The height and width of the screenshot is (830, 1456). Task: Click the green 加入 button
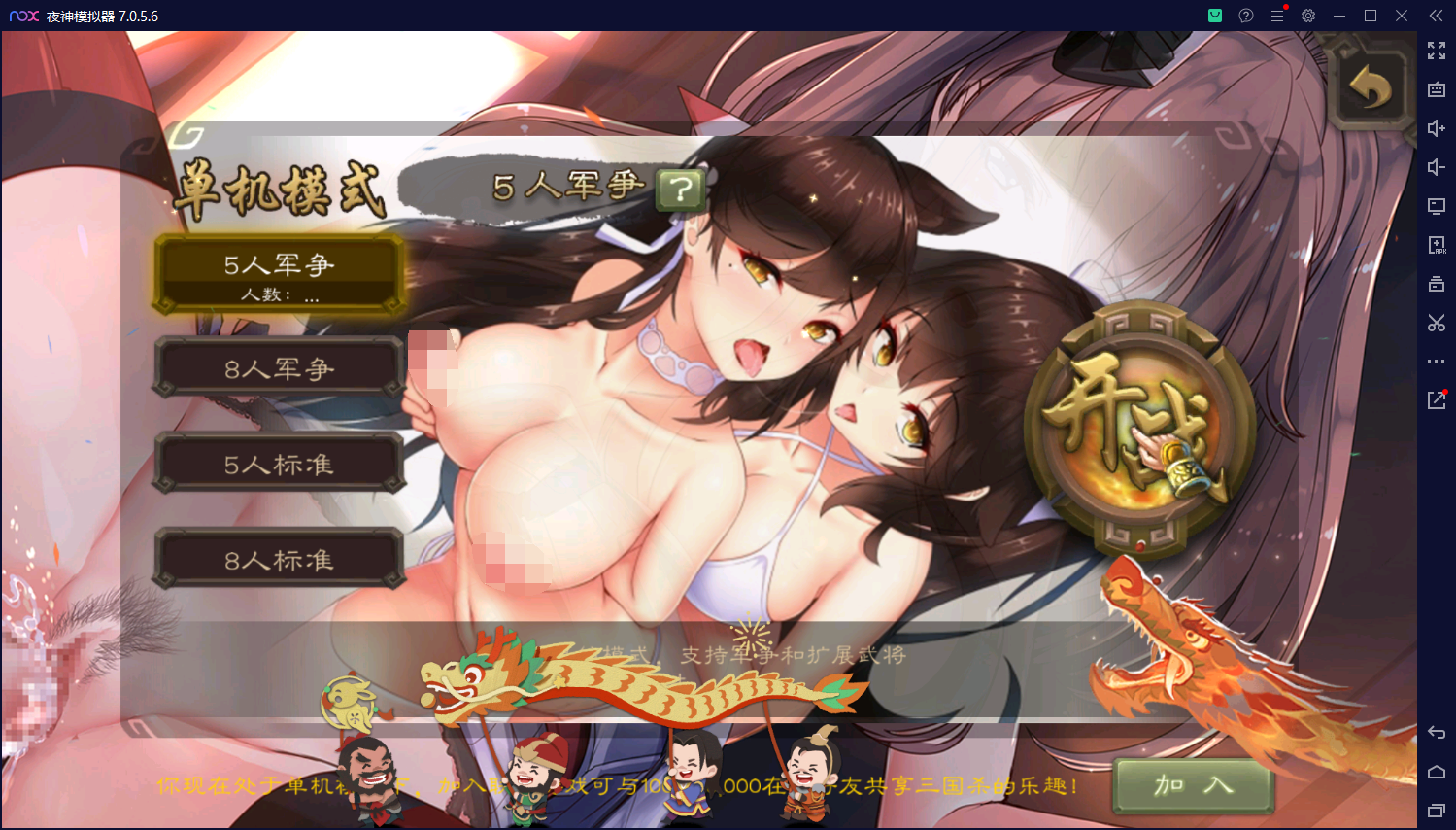click(x=1194, y=785)
